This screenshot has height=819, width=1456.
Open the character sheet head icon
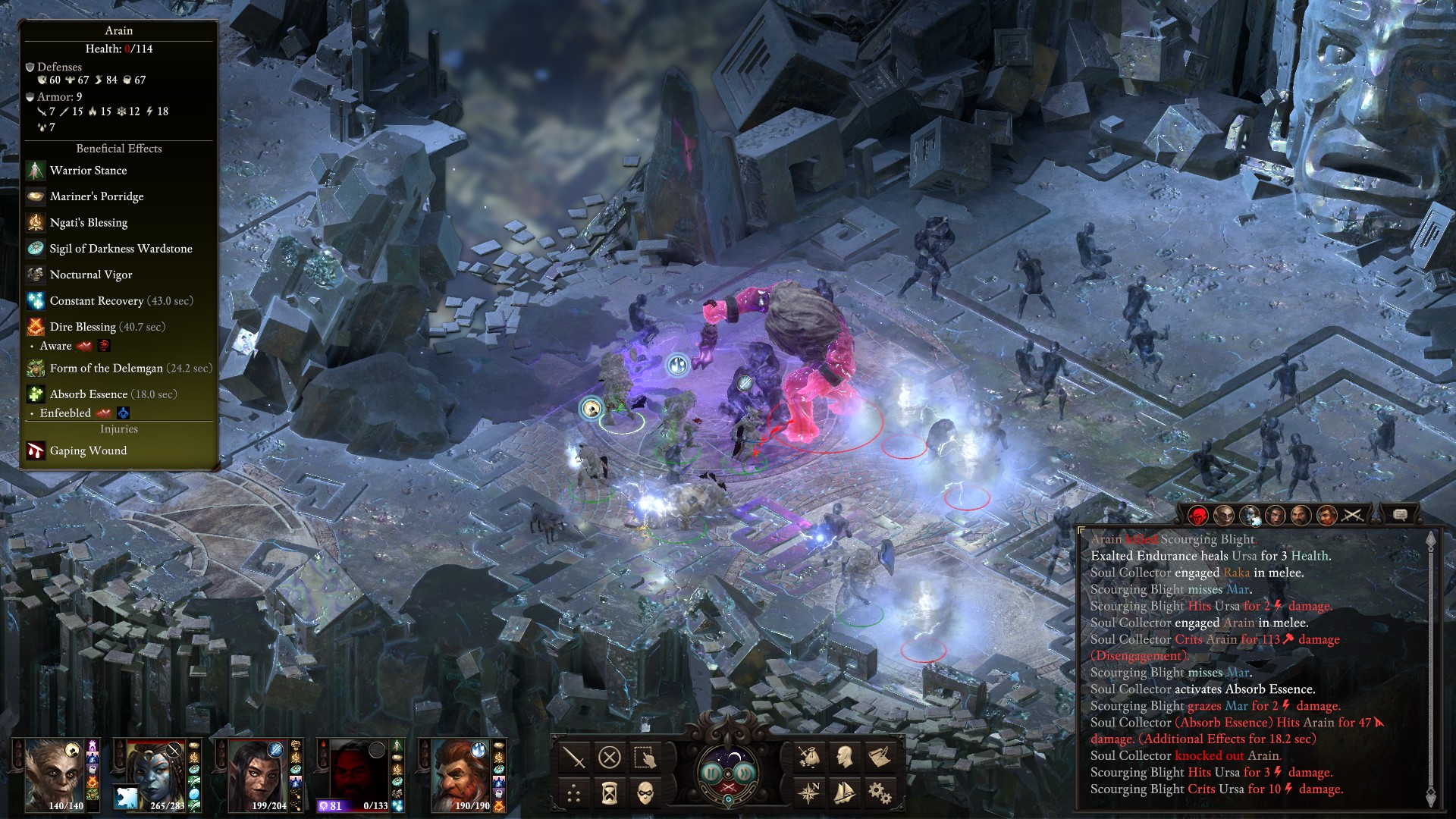(x=844, y=757)
